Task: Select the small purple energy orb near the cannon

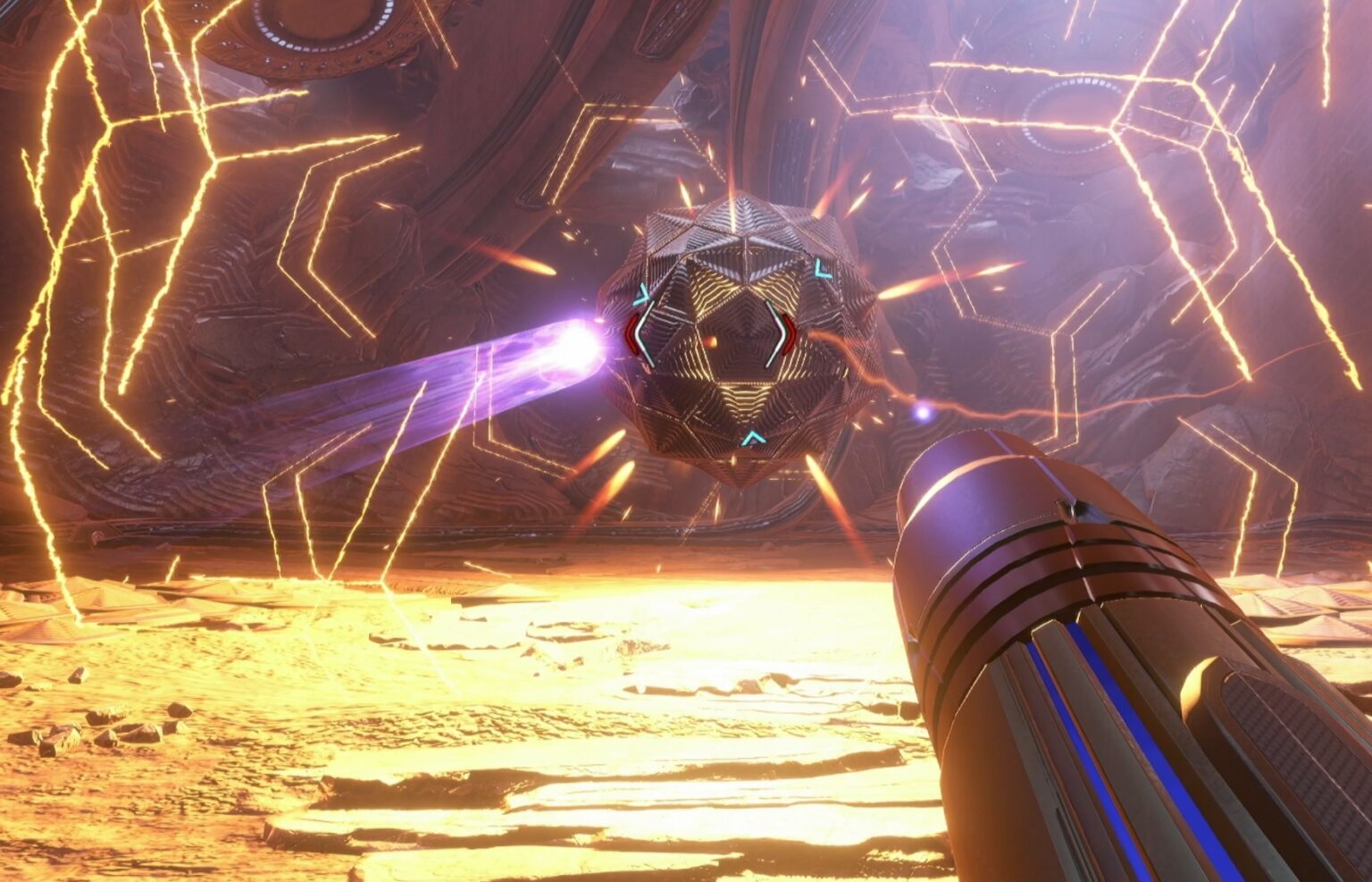Action: pos(924,412)
